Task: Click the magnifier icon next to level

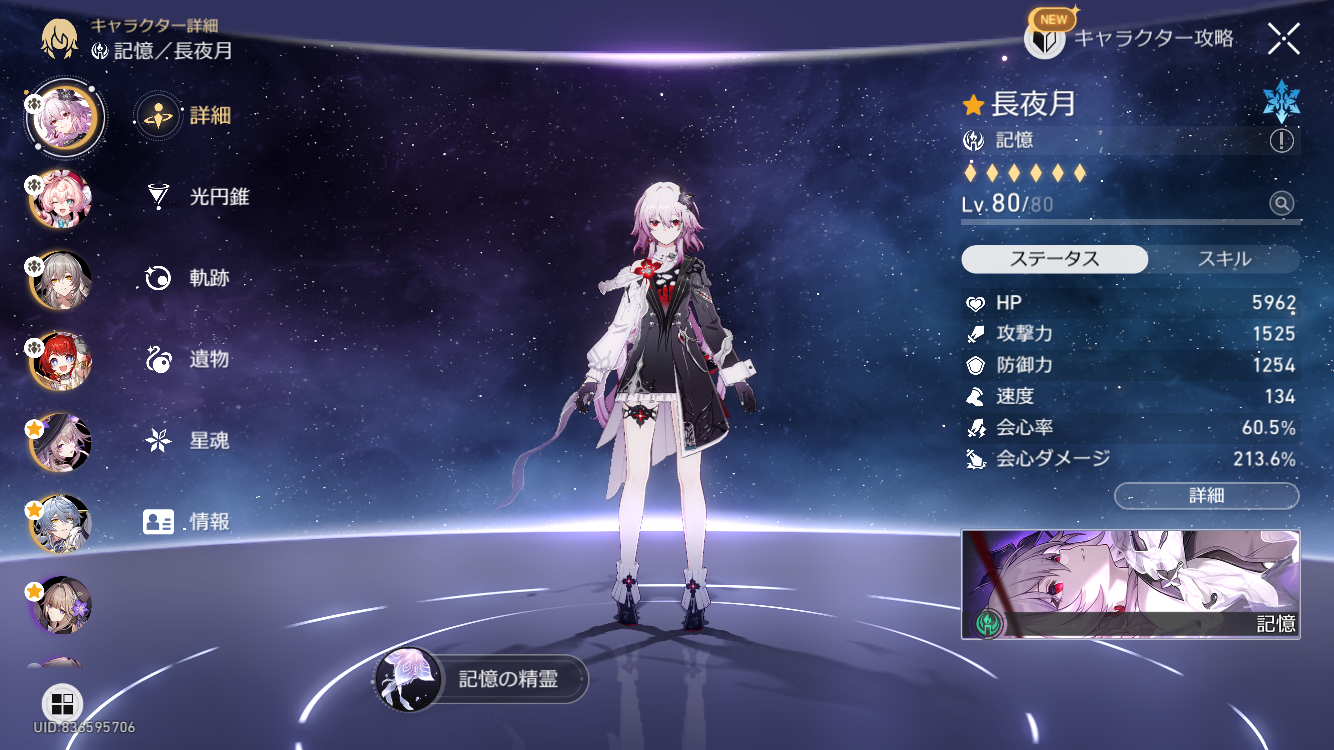Action: coord(1281,204)
